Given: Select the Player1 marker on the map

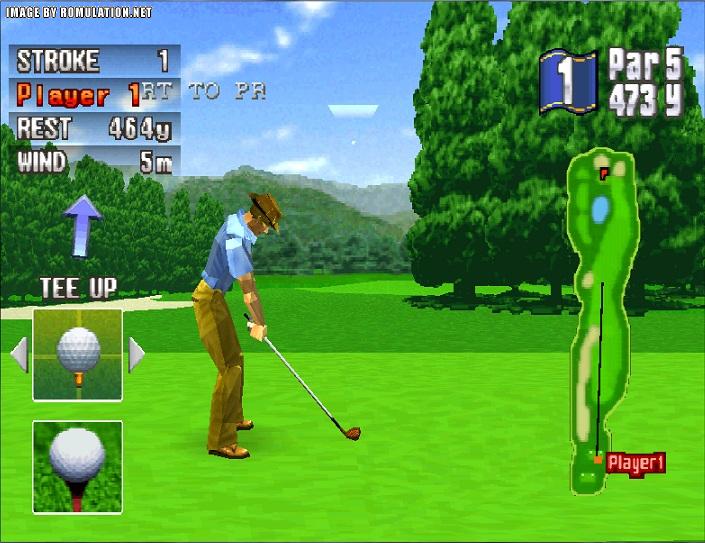Looking at the screenshot, I should (x=635, y=462).
